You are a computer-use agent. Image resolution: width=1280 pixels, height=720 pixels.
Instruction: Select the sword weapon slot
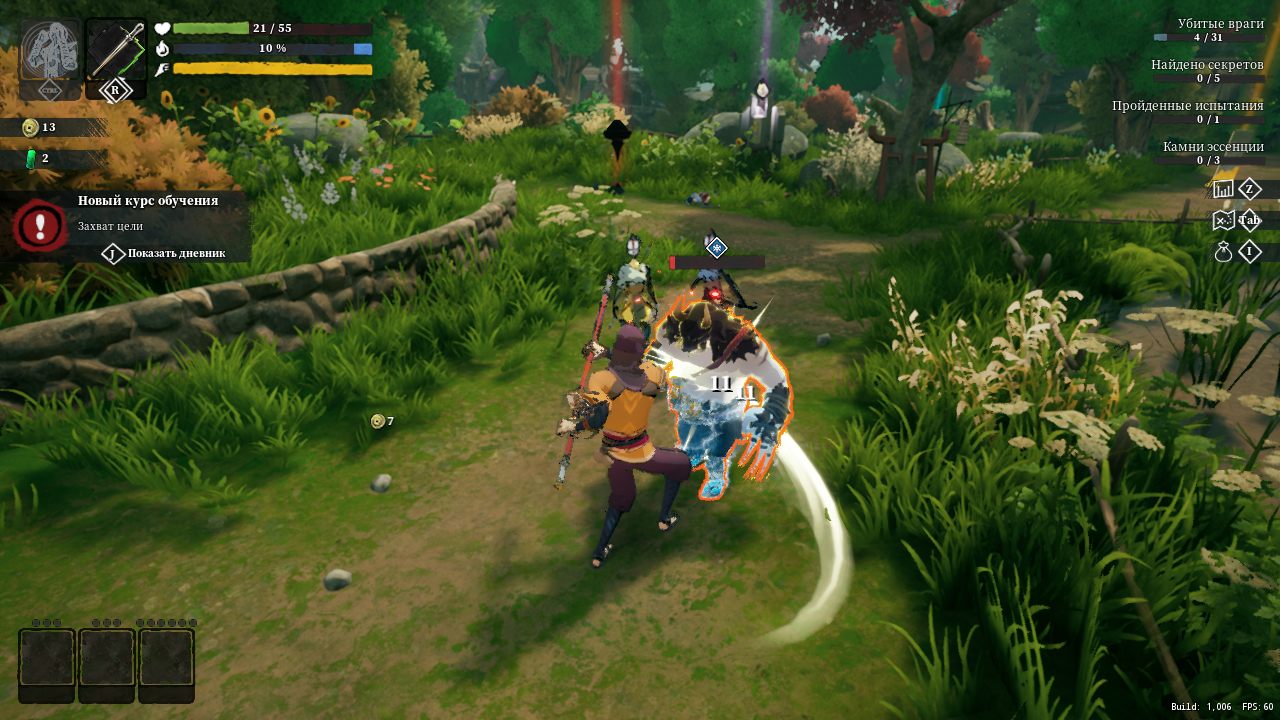[115, 50]
